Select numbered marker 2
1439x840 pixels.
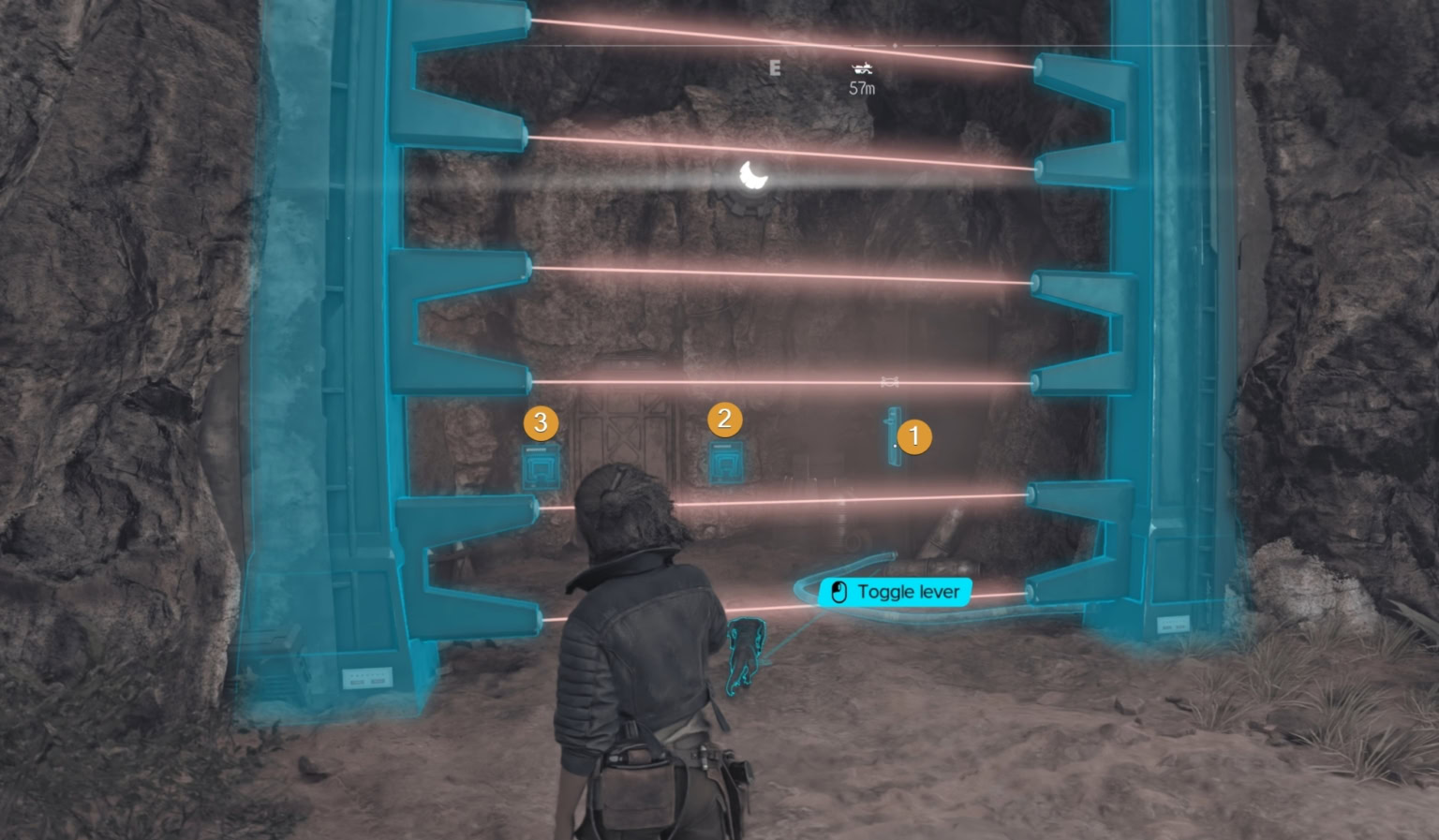[x=723, y=419]
